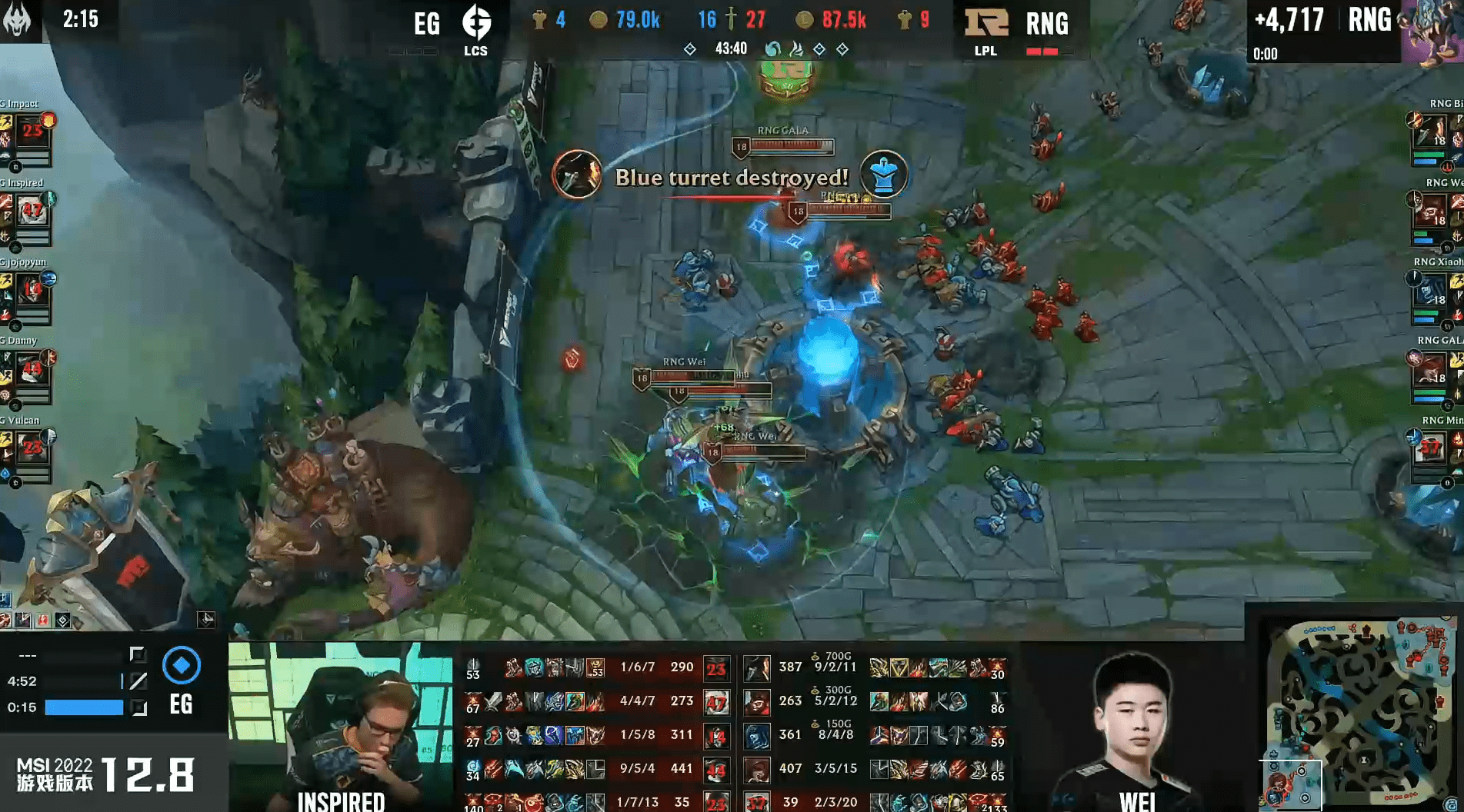Image resolution: width=1464 pixels, height=812 pixels.
Task: Click the blue EG objective diamond icon
Action: click(182, 665)
